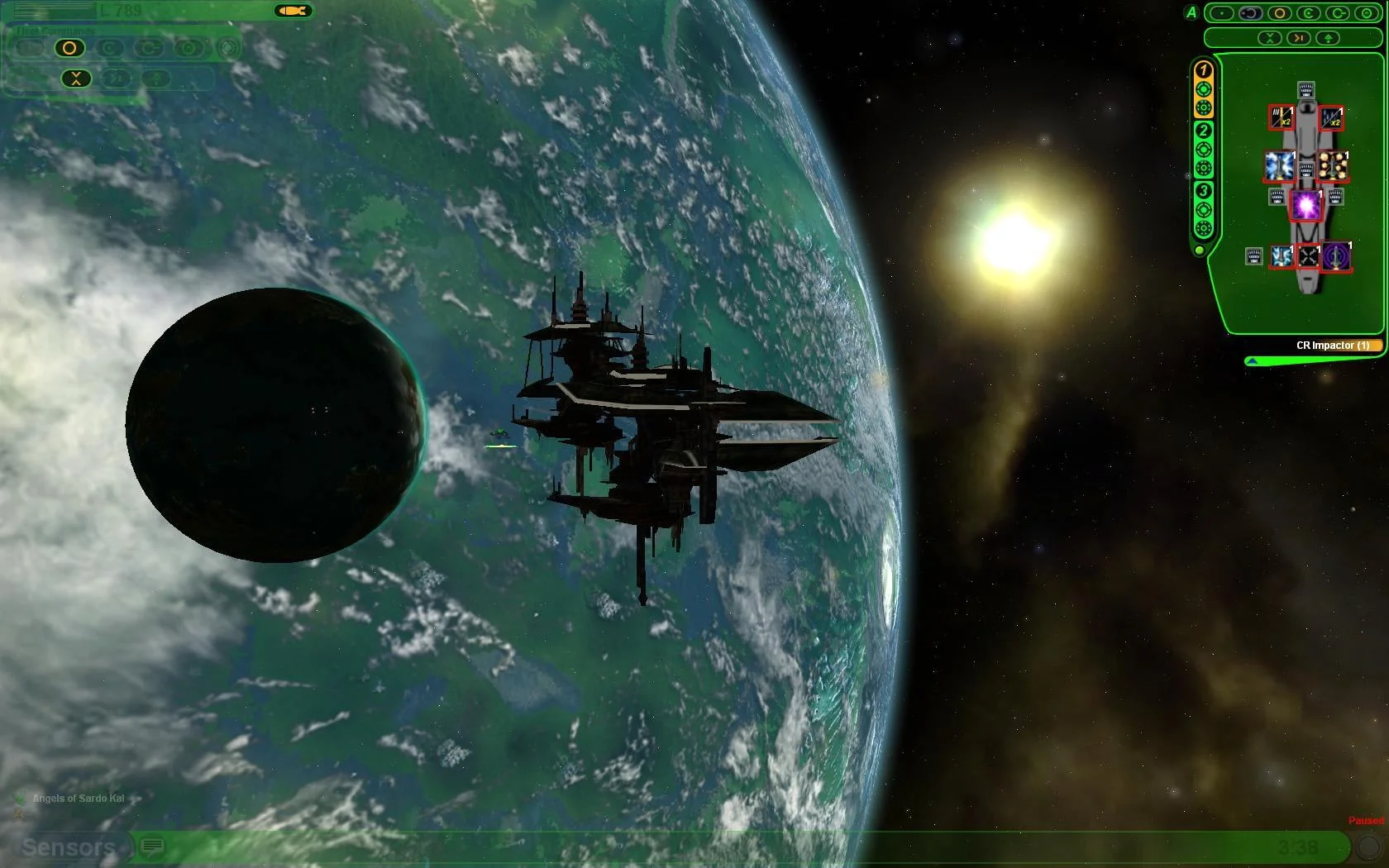Click the blue lightning weapon icon on the schematic
The height and width of the screenshot is (868, 1389).
(1277, 165)
